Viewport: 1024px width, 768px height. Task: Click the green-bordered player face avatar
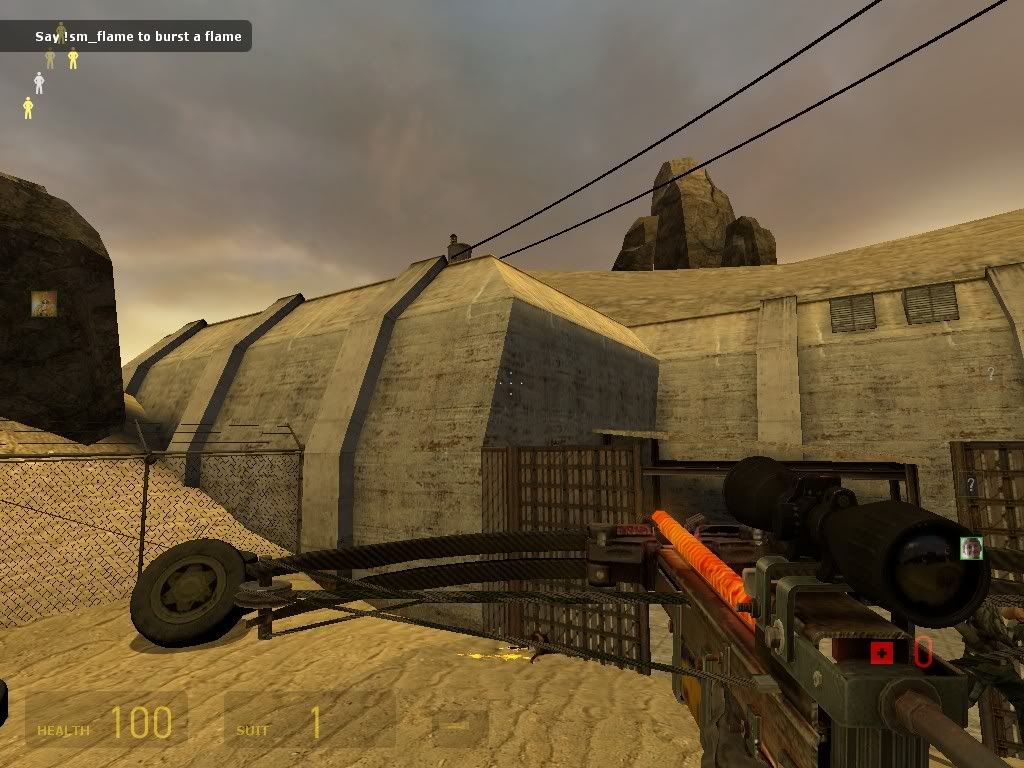point(971,547)
